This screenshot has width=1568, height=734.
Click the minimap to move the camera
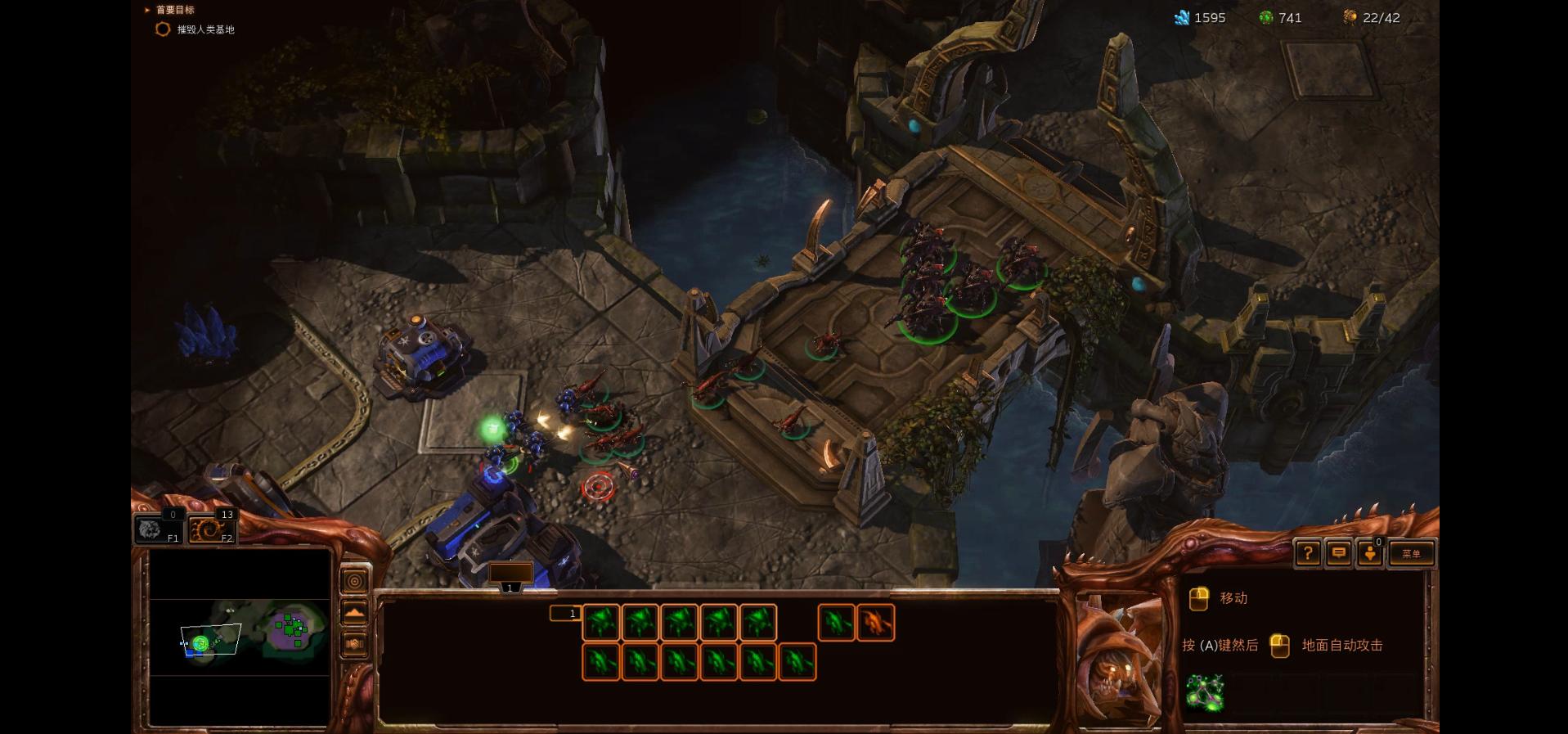(x=240, y=637)
